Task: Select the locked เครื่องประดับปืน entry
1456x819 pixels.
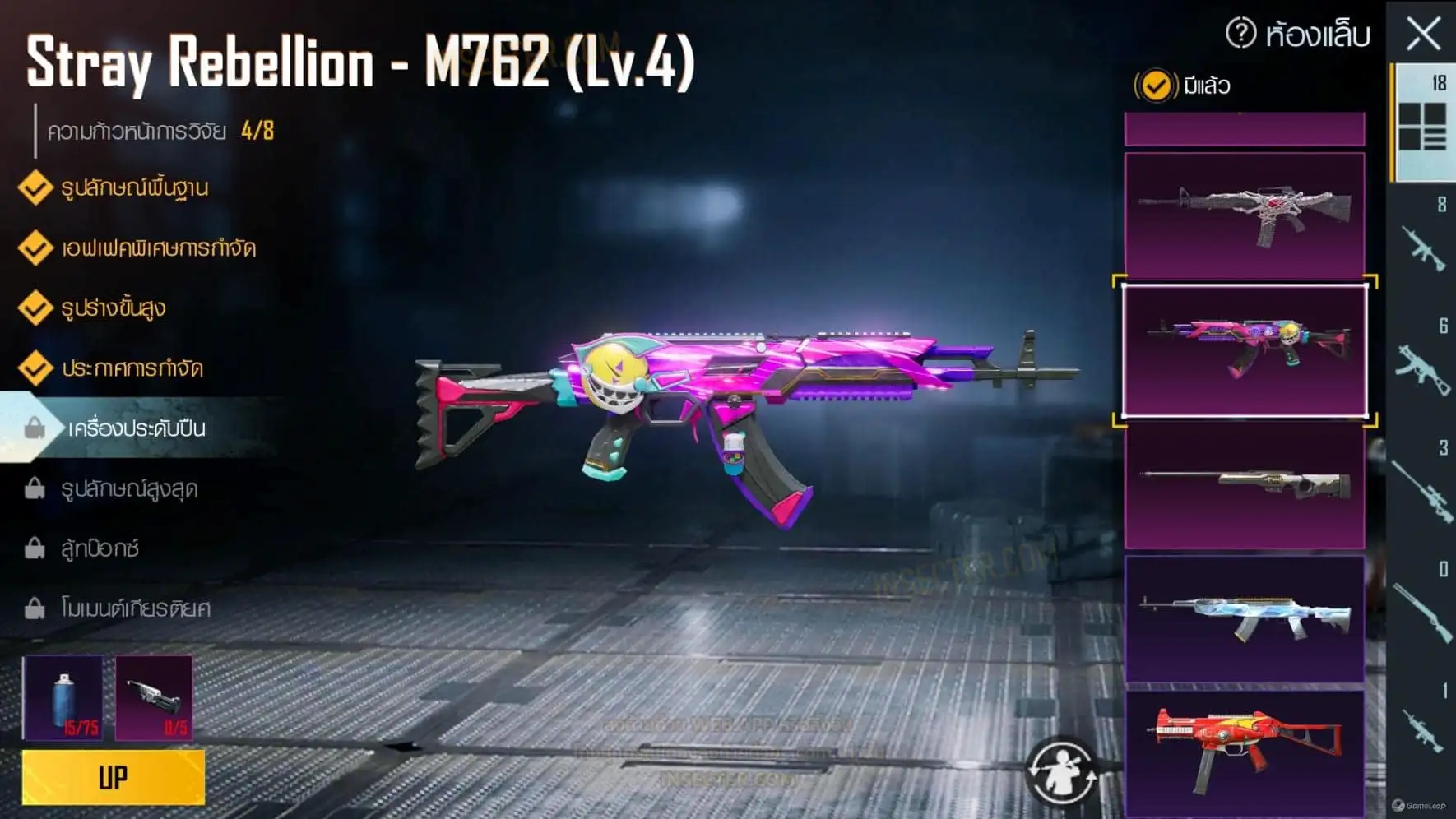Action: (x=136, y=428)
